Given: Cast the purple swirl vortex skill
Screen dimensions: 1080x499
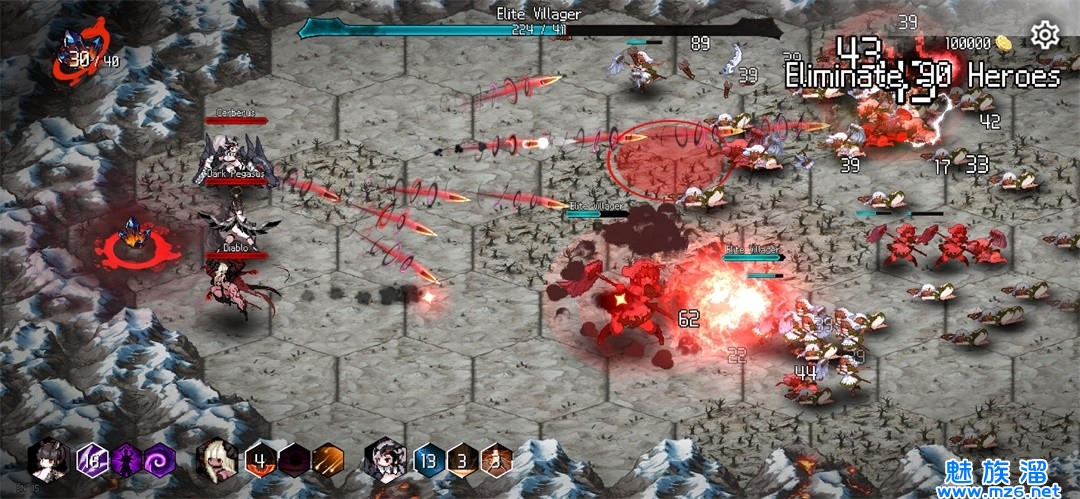Looking at the screenshot, I should coord(159,460).
